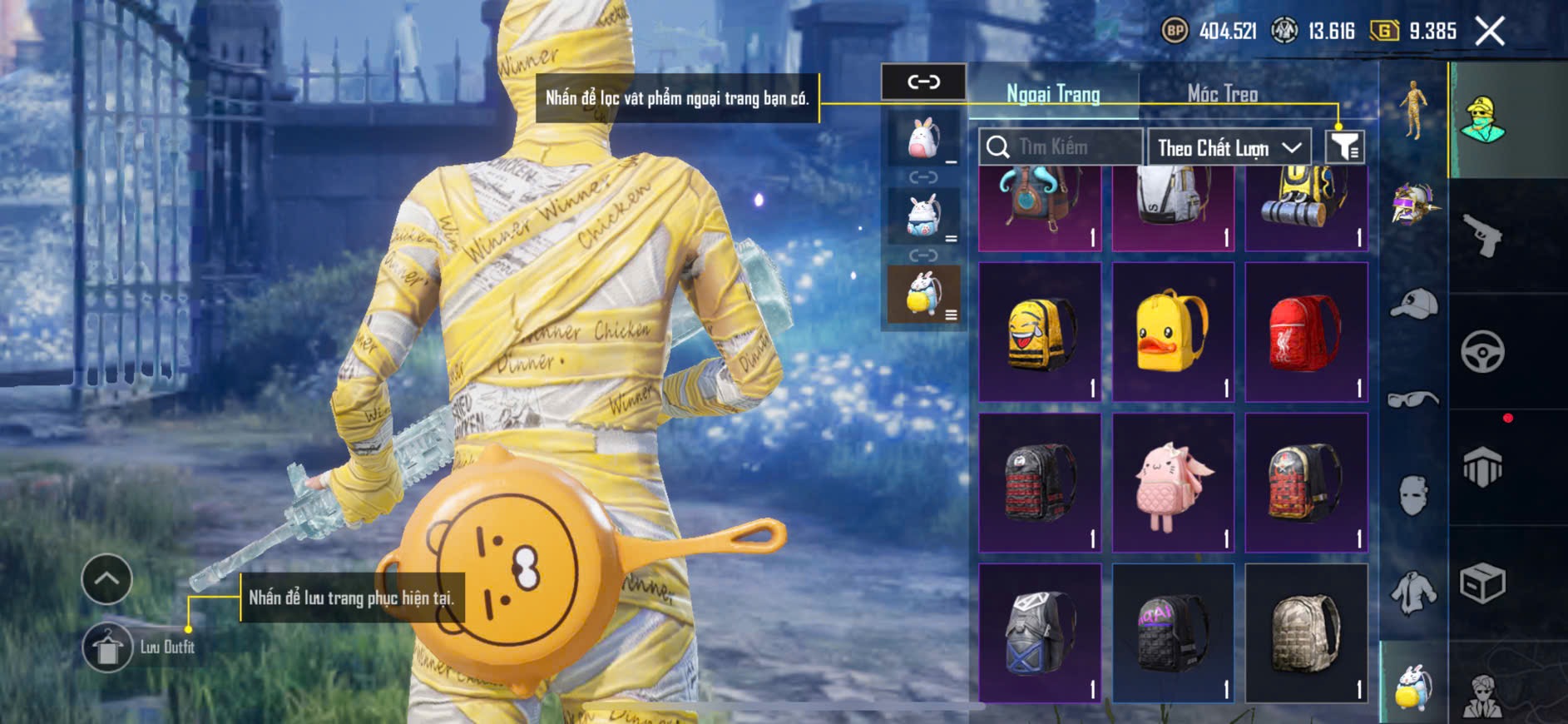The width and height of the screenshot is (1568, 724).
Task: Click the Tìm Kiếm search box
Action: pos(1060,147)
